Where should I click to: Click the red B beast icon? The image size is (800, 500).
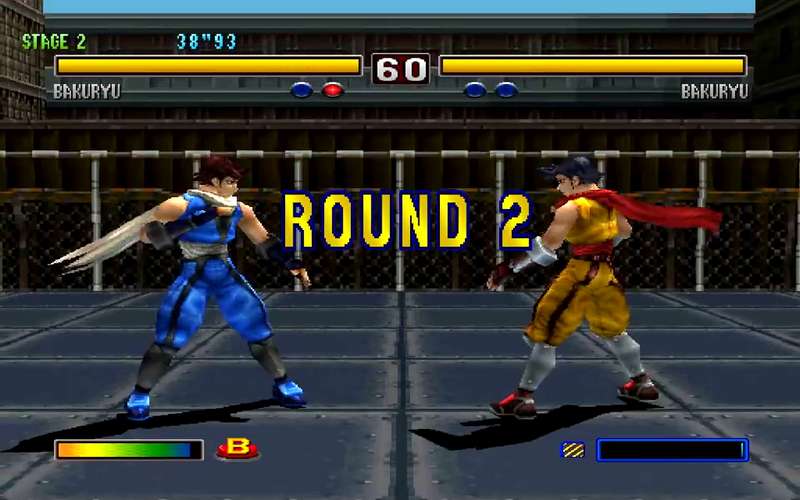tap(237, 450)
